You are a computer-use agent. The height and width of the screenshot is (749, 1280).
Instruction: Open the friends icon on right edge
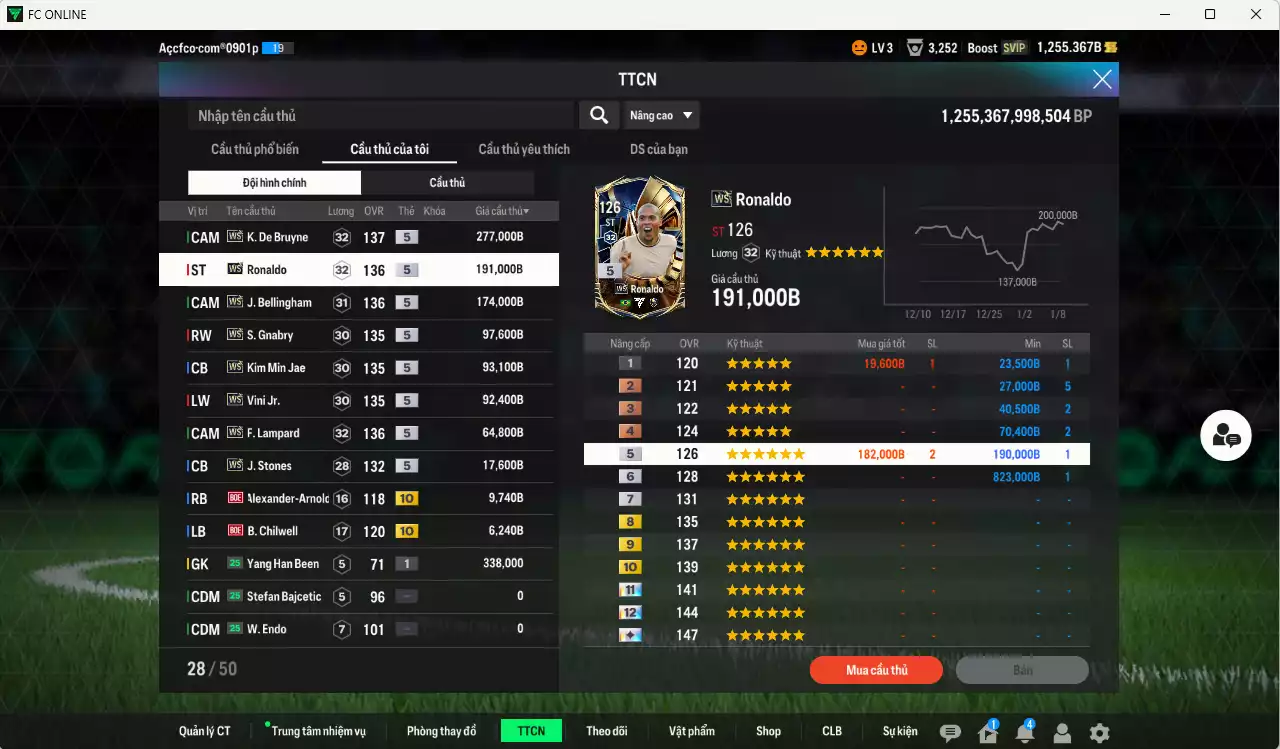click(x=1225, y=435)
